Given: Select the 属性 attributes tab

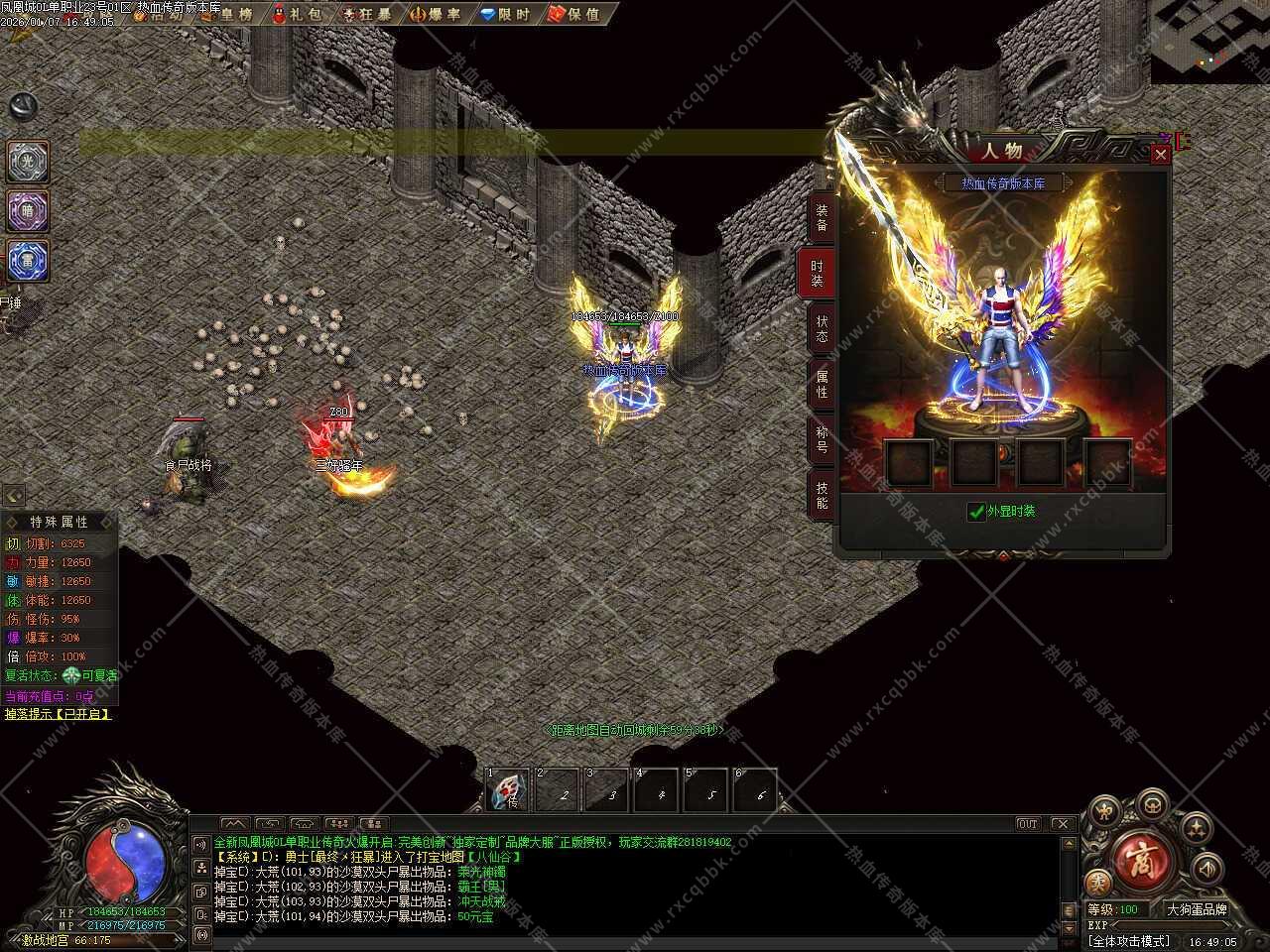Looking at the screenshot, I should [822, 384].
